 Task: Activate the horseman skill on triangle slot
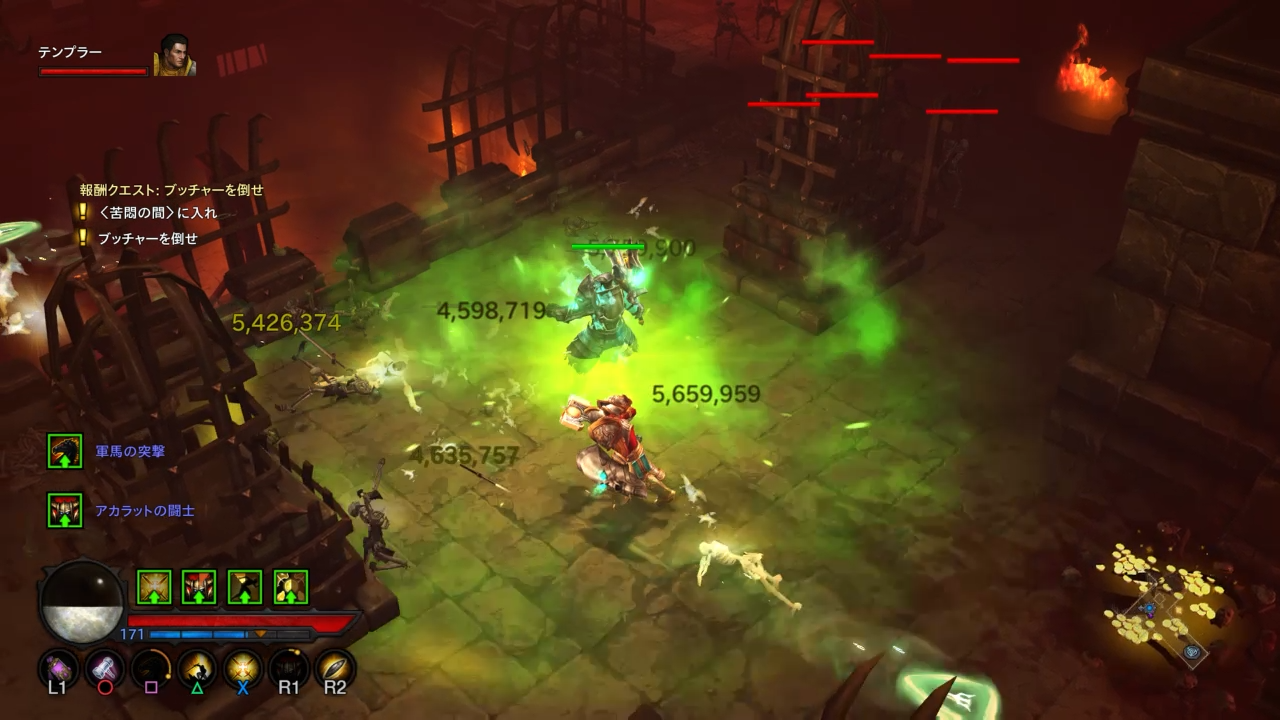coord(197,667)
